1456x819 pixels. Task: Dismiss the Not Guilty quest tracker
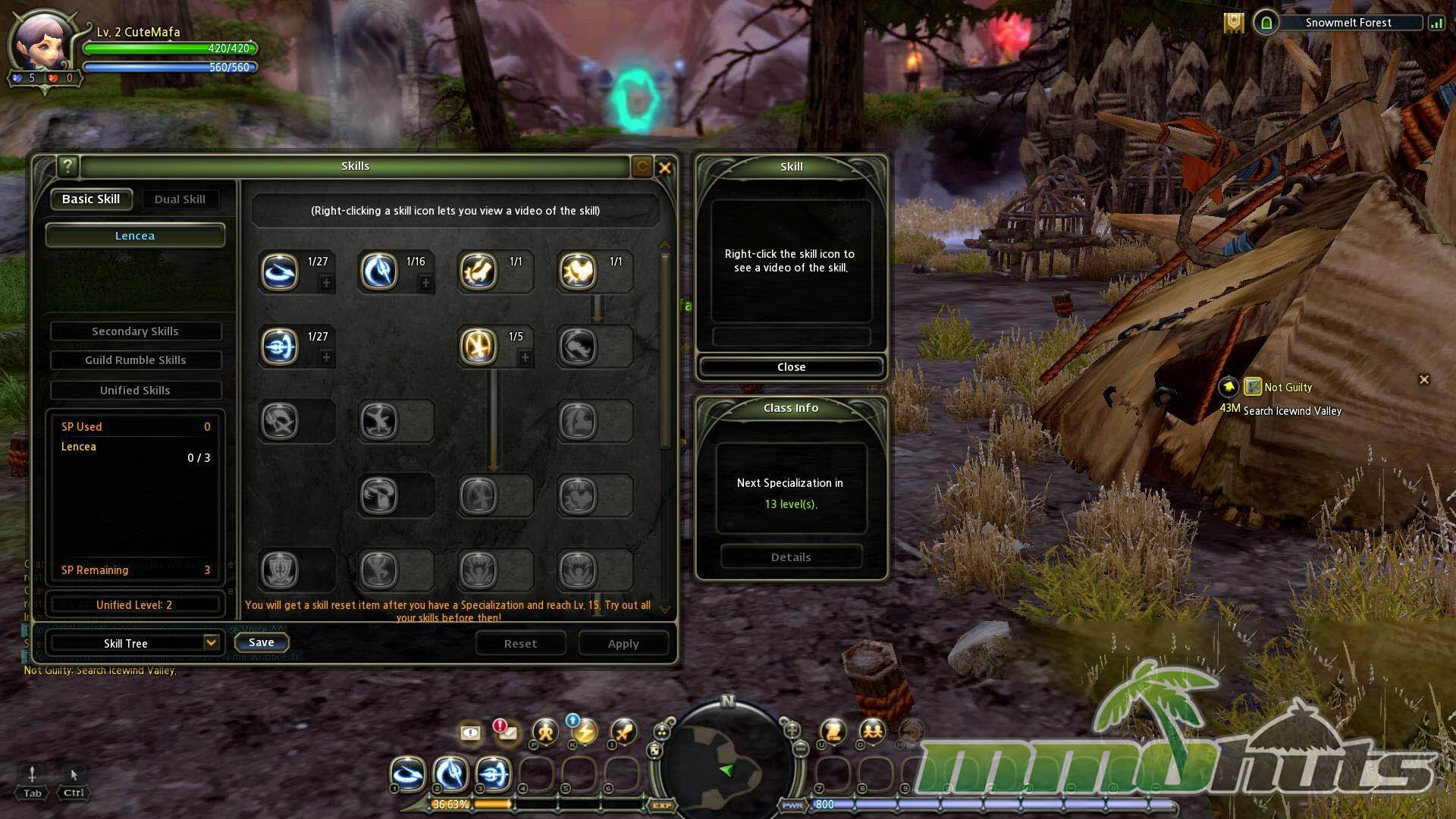click(x=1424, y=379)
